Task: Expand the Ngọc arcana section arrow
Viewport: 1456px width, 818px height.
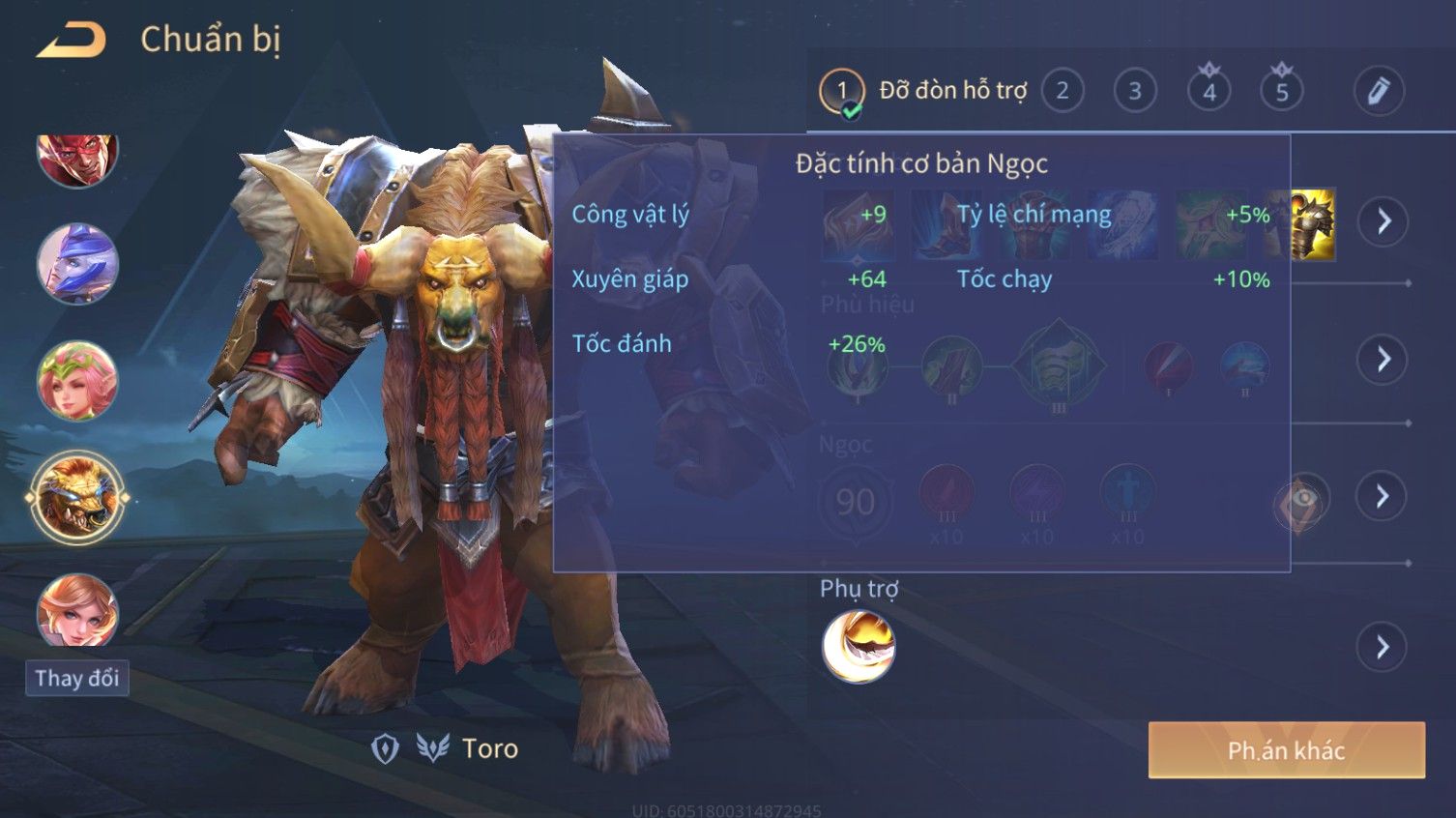Action: (1383, 496)
